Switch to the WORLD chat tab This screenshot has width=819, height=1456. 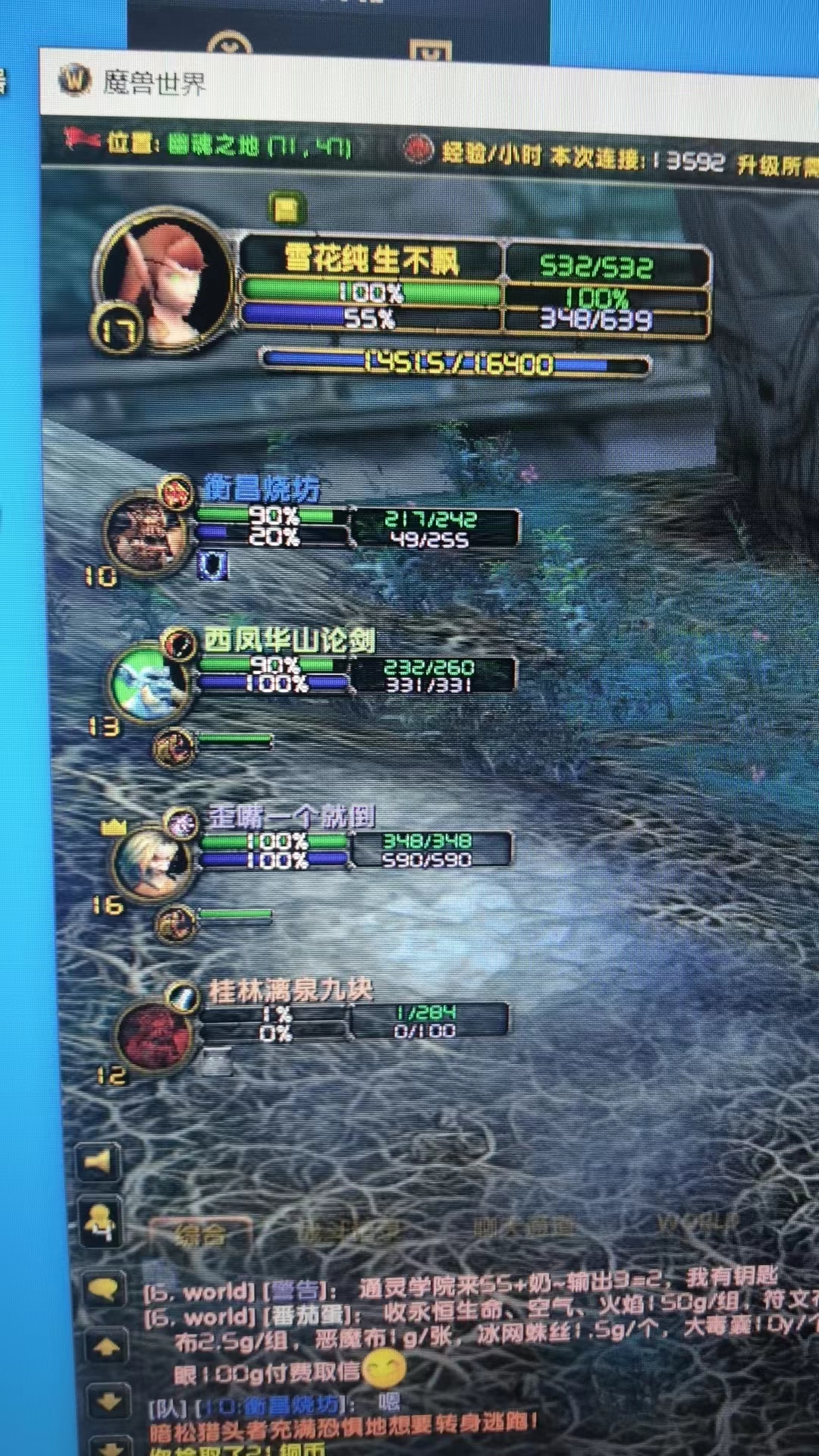click(x=697, y=1222)
